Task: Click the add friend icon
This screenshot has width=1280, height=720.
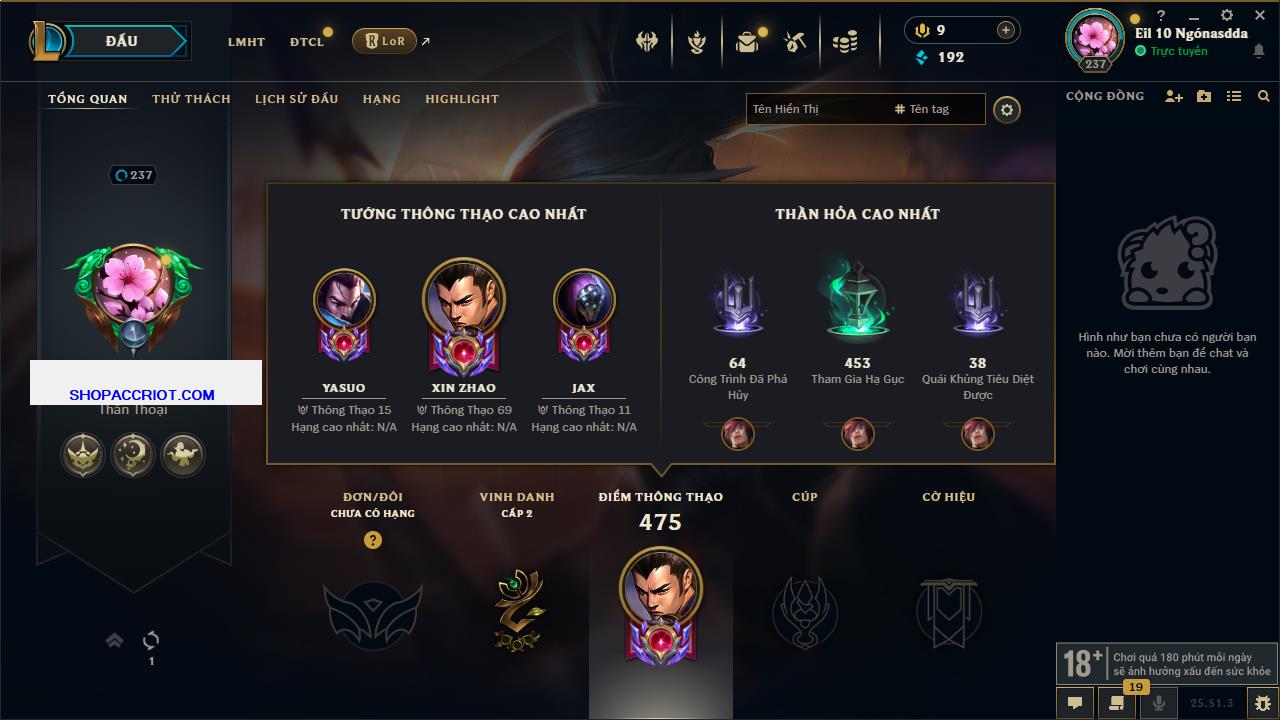Action: 1174,96
